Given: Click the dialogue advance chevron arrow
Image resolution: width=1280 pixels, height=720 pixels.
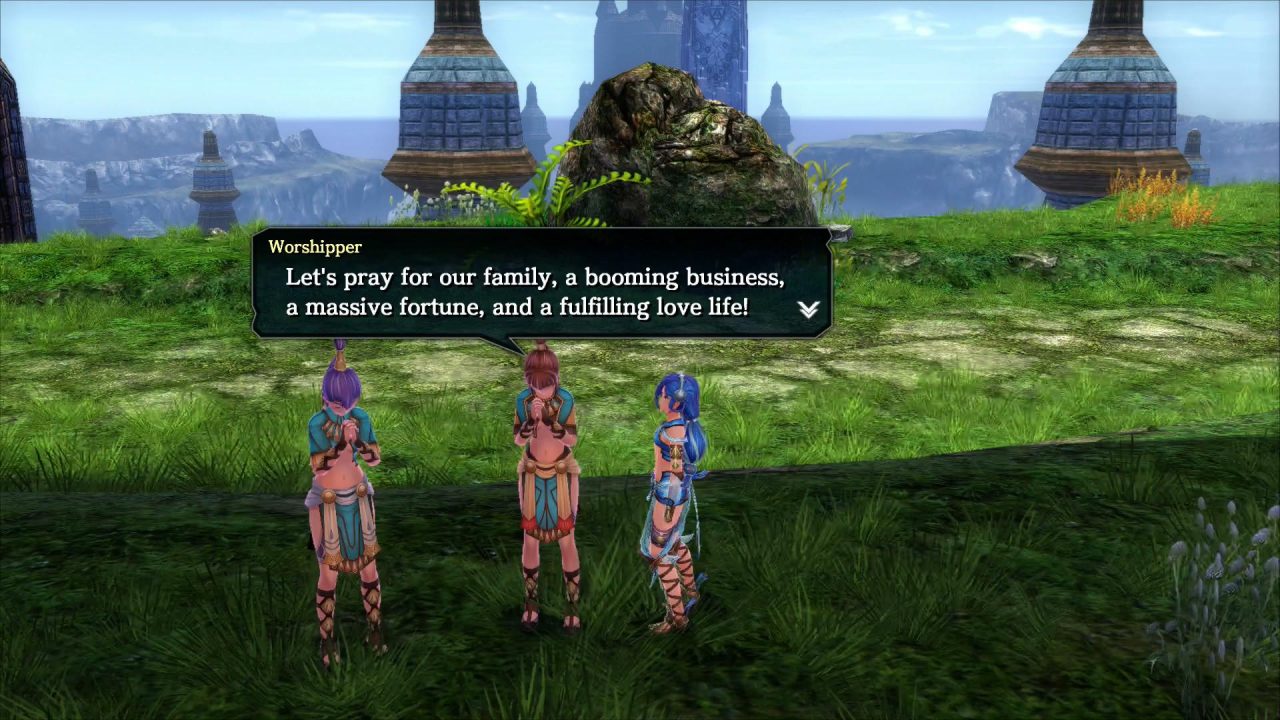Looking at the screenshot, I should coord(808,310).
